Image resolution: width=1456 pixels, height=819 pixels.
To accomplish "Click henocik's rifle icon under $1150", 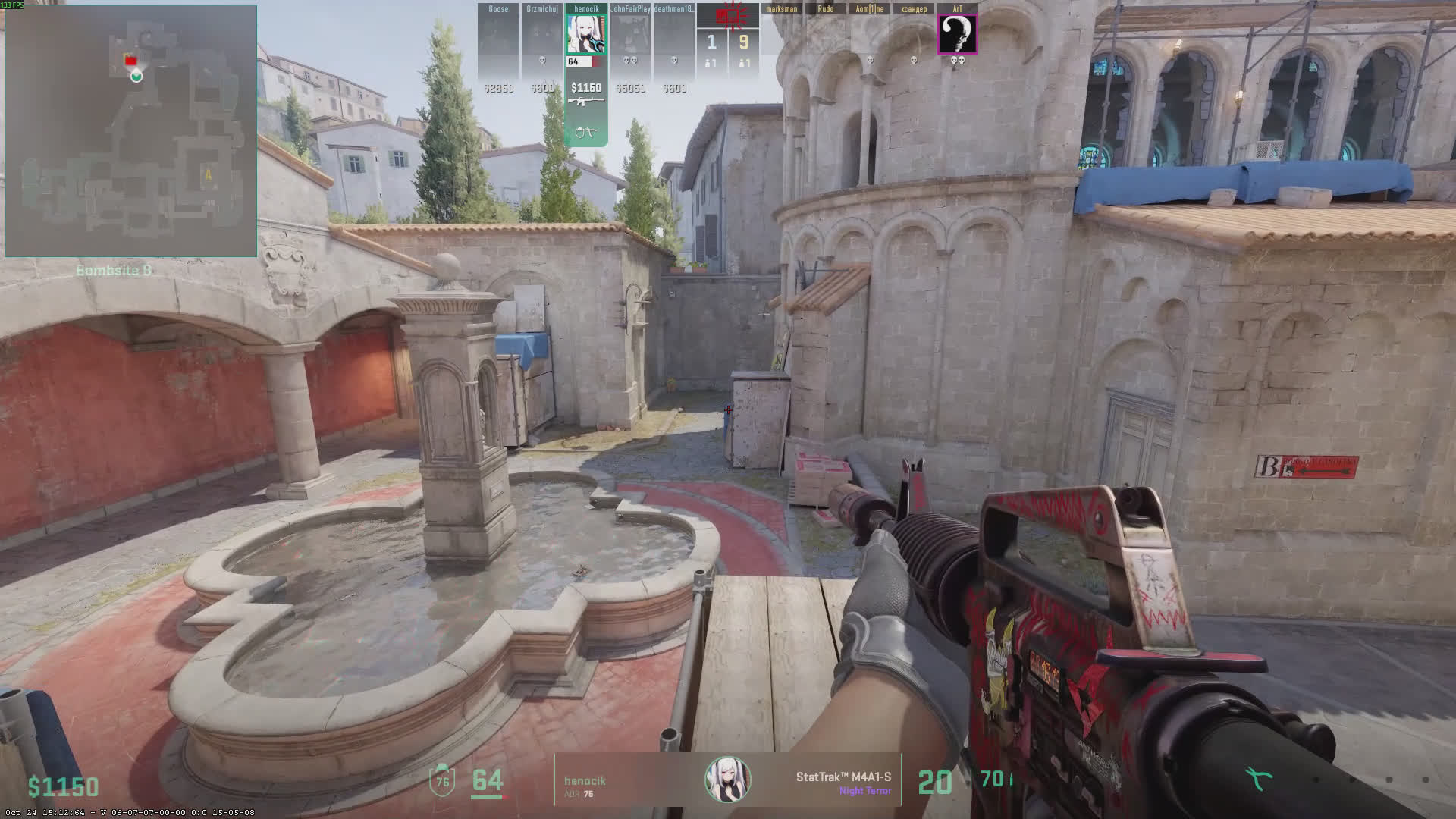I will (x=585, y=102).
